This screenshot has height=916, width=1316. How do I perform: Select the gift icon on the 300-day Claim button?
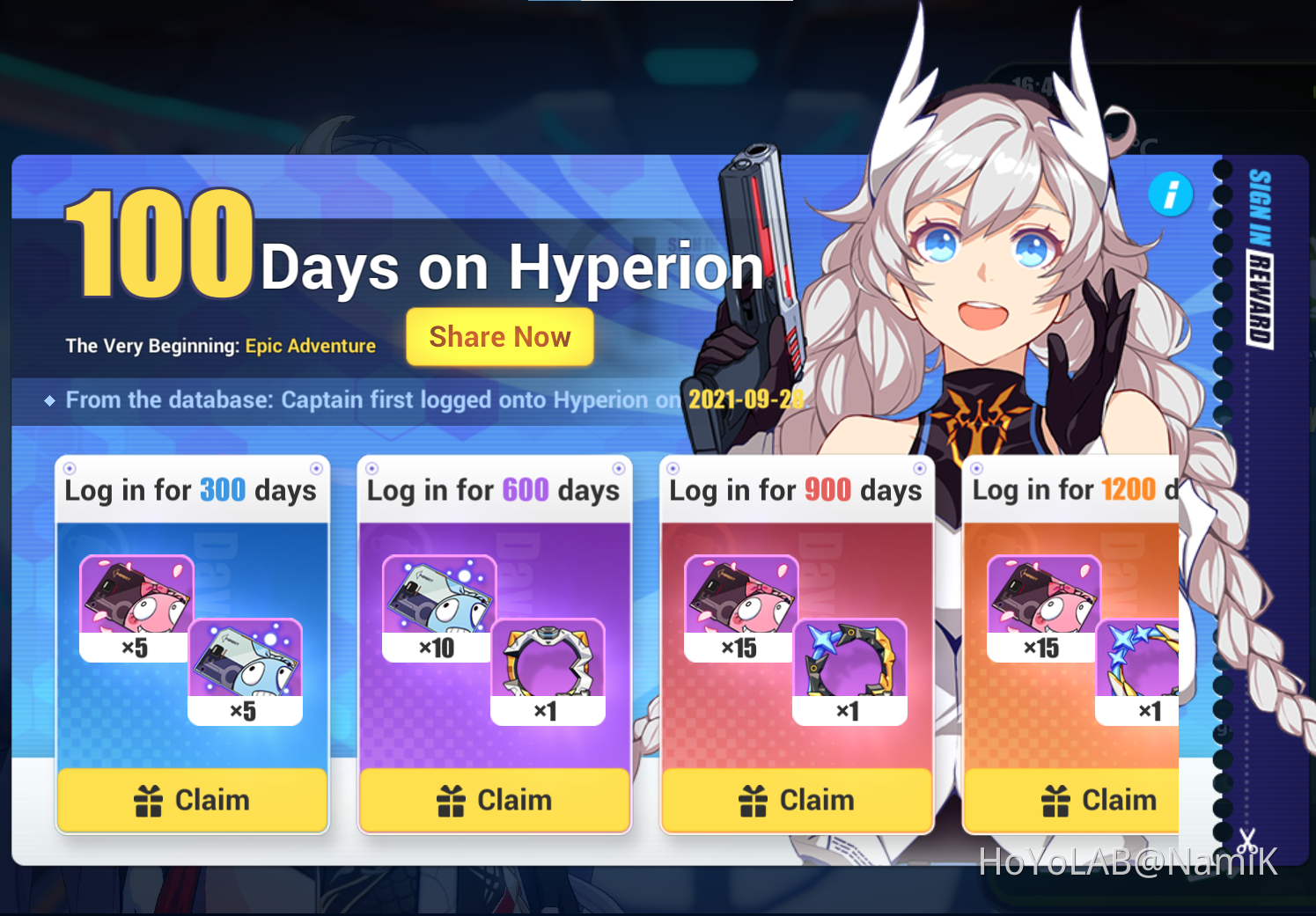click(x=150, y=799)
